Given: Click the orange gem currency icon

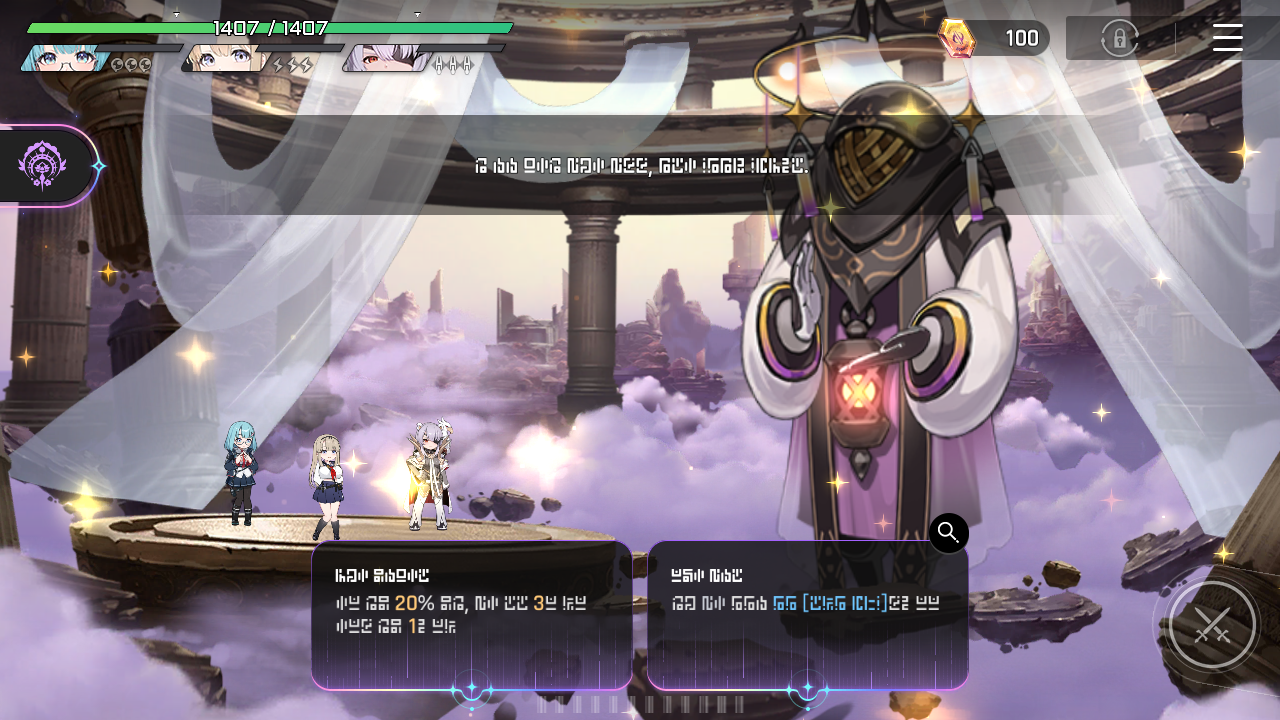Looking at the screenshot, I should pyautogui.click(x=956, y=38).
